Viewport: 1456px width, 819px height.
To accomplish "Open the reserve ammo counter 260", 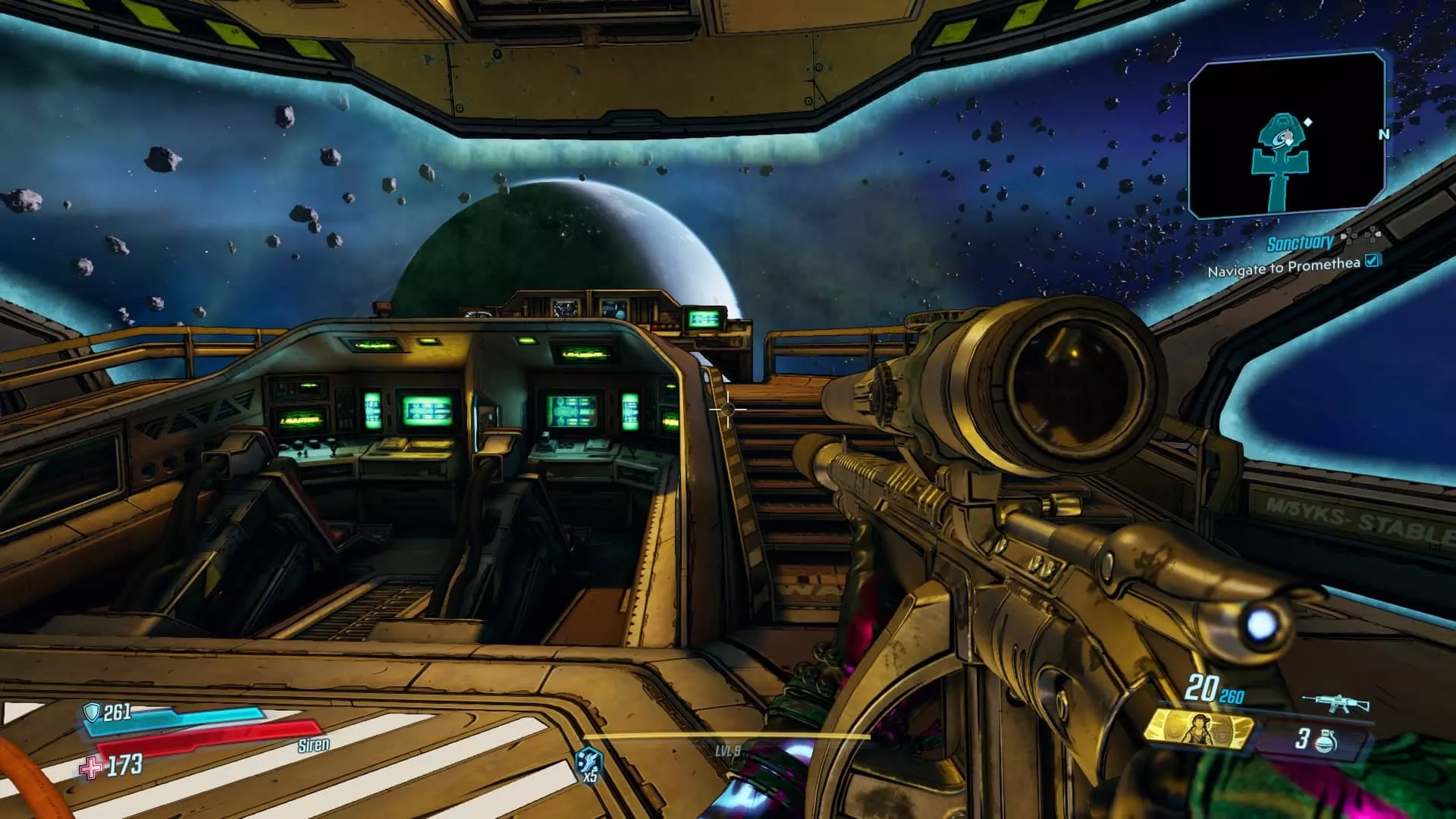I will 1232,695.
